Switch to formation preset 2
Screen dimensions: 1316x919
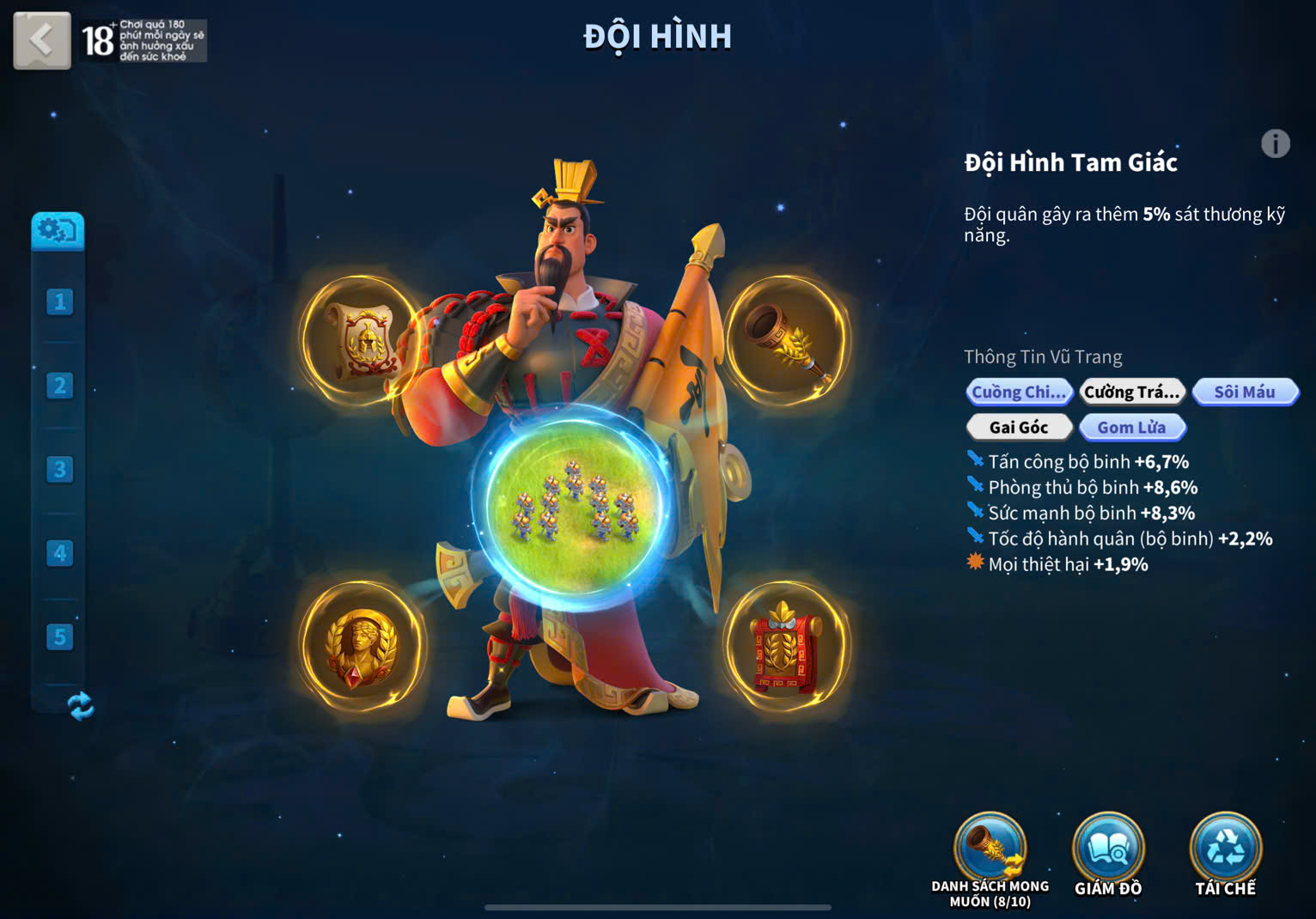59,386
